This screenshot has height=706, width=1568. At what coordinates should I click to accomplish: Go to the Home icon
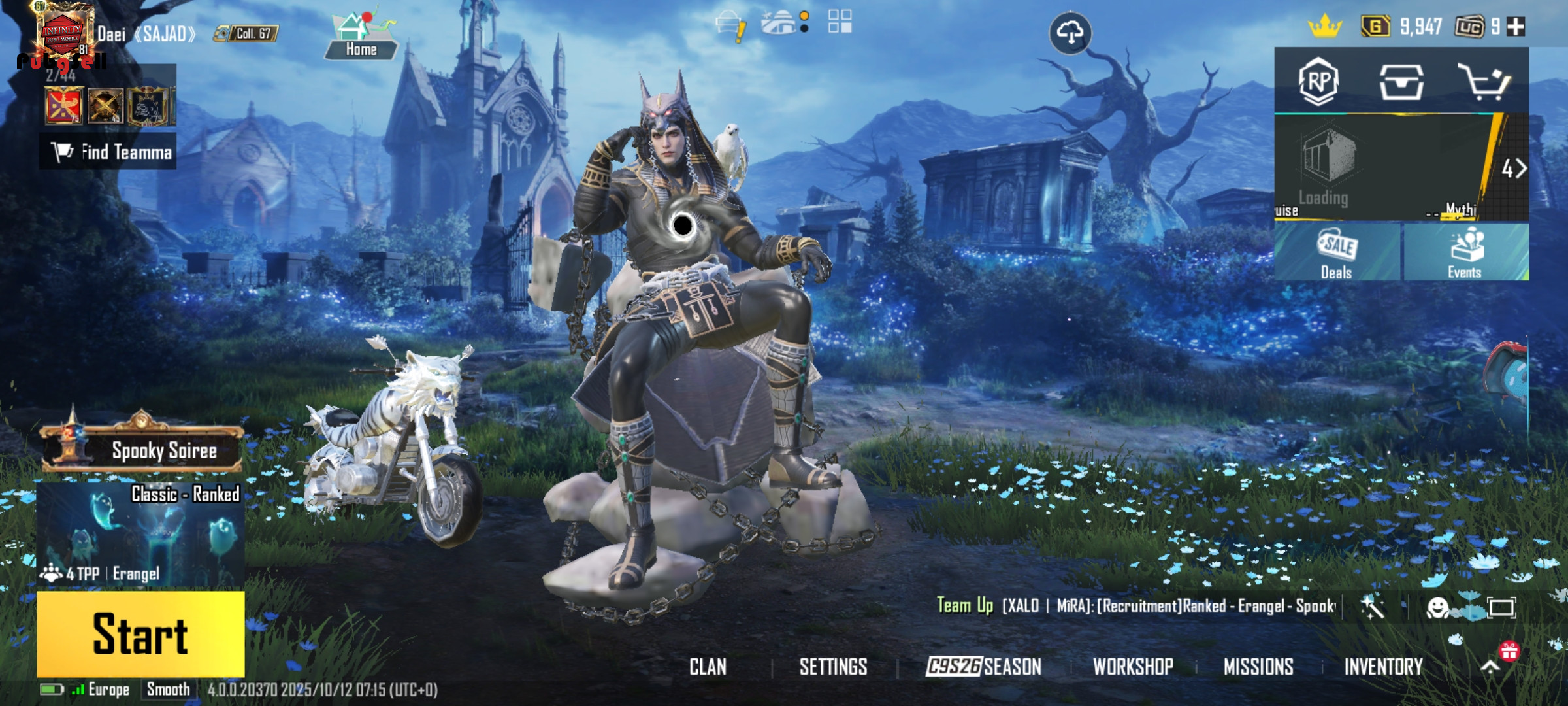[361, 36]
